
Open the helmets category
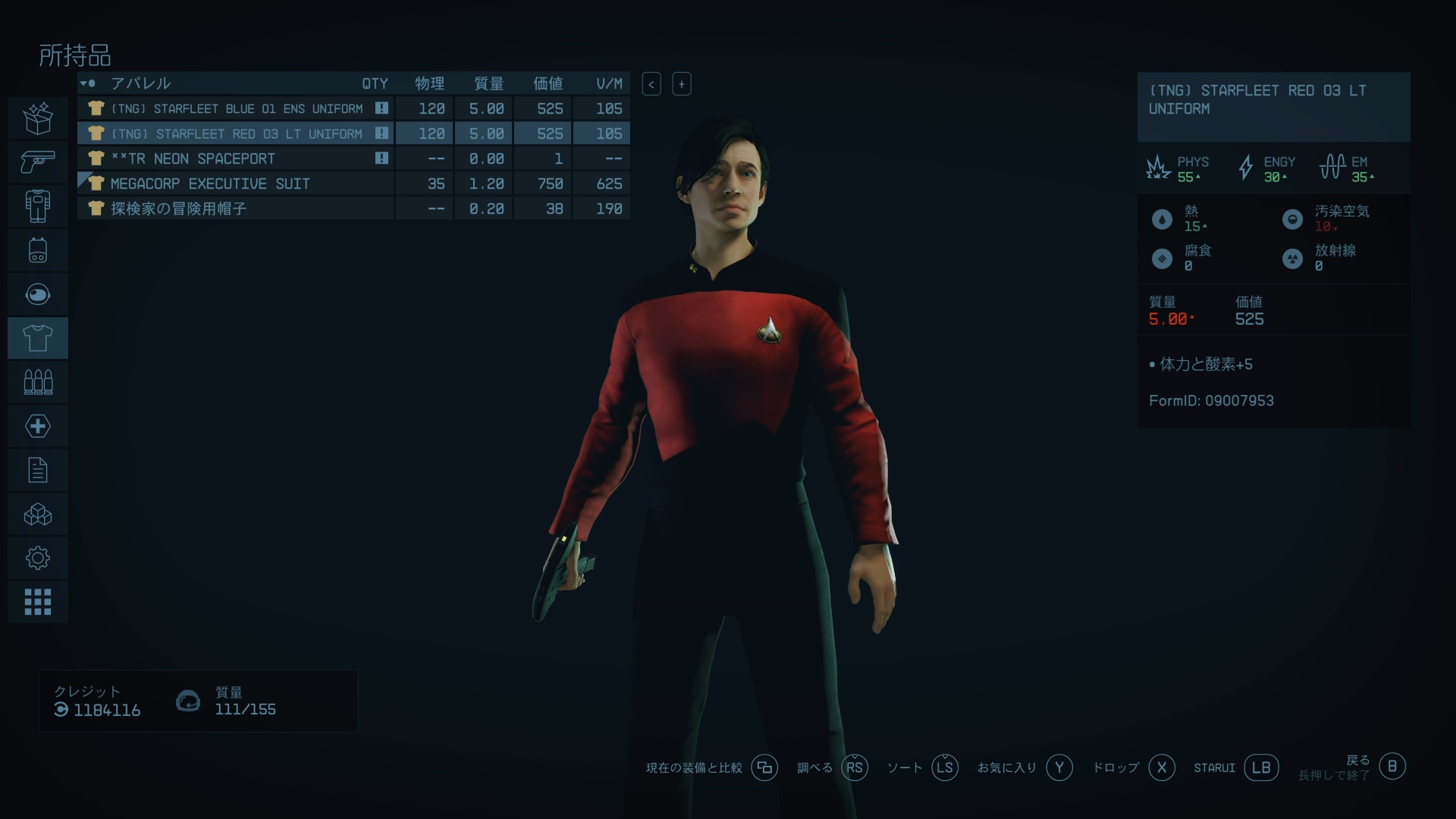[x=38, y=293]
